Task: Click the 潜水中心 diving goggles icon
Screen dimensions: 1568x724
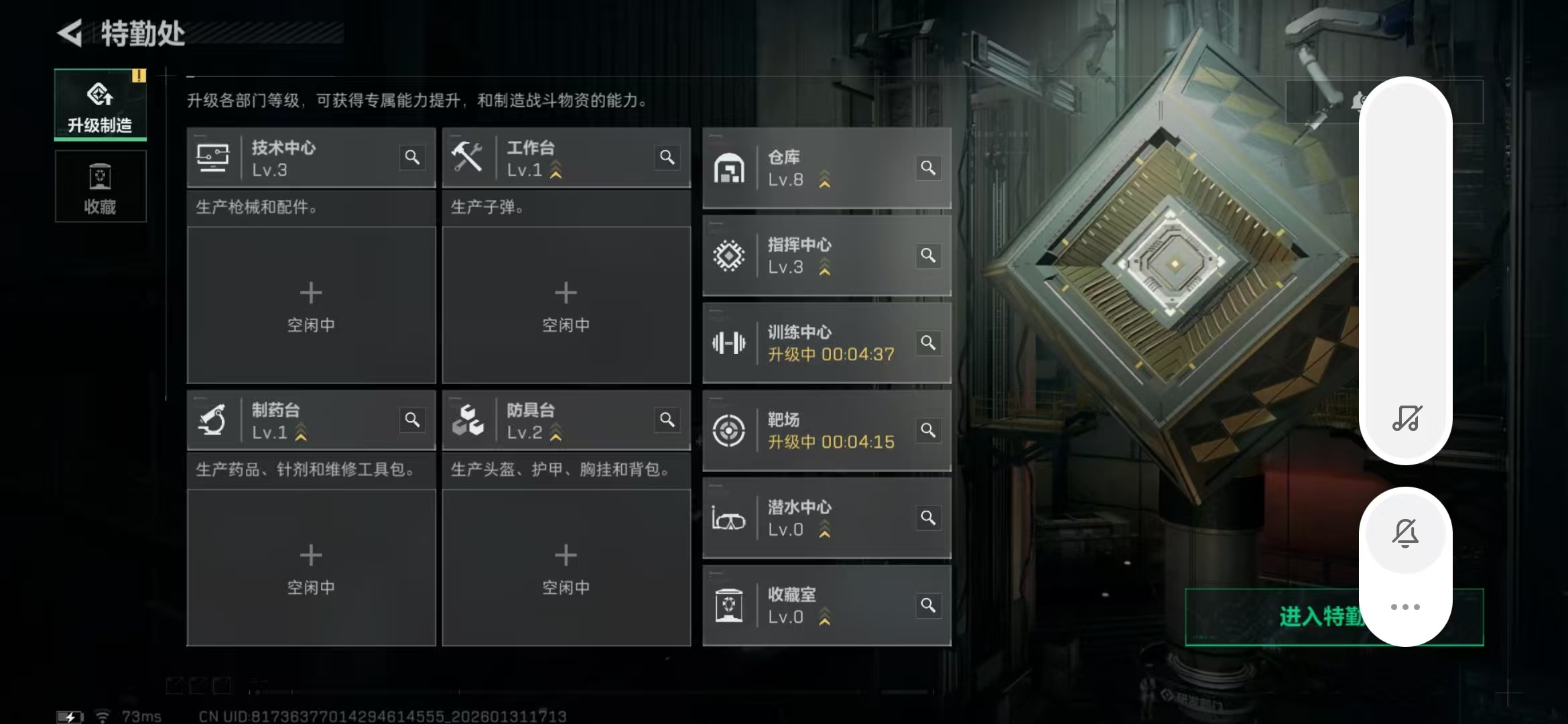Action: click(730, 518)
